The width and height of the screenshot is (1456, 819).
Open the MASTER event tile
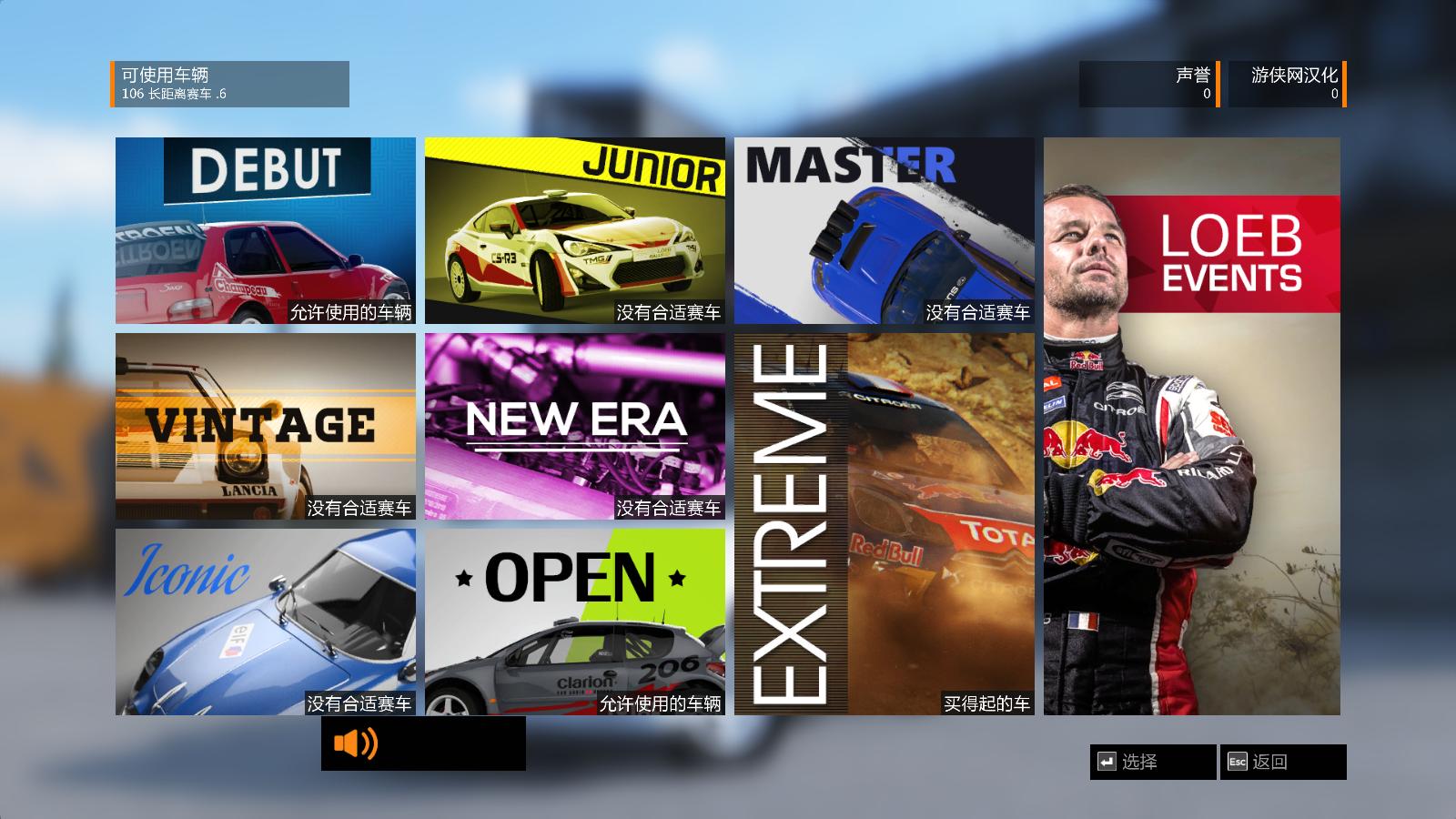click(884, 230)
